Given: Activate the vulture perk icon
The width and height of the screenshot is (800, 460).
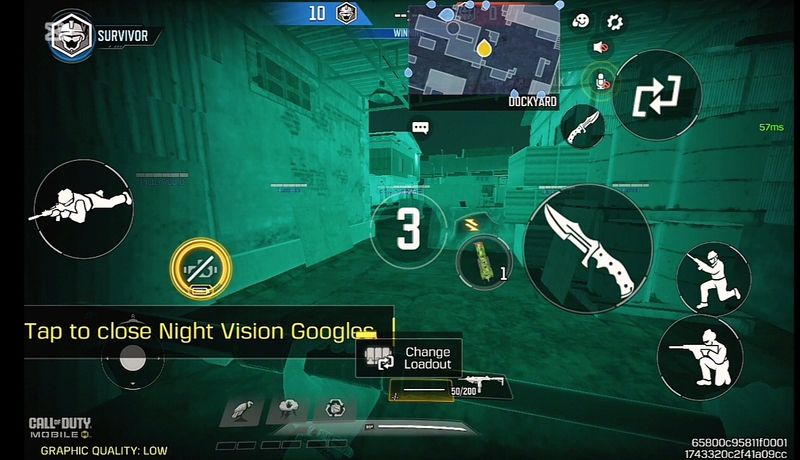Looking at the screenshot, I should [241, 409].
